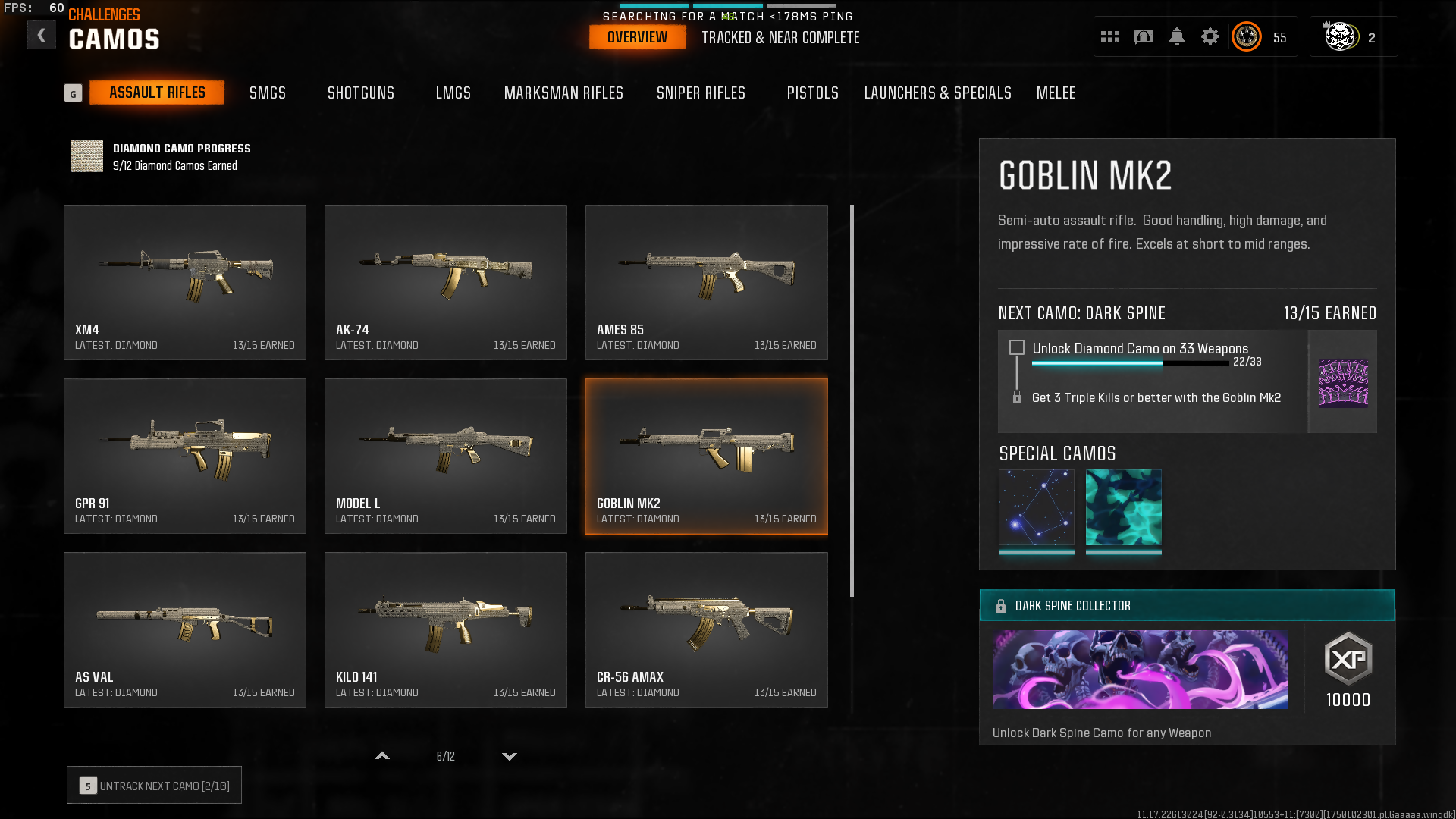Screen dimensions: 1456x819
Task: Page down the weapon list arrow
Action: (x=510, y=756)
